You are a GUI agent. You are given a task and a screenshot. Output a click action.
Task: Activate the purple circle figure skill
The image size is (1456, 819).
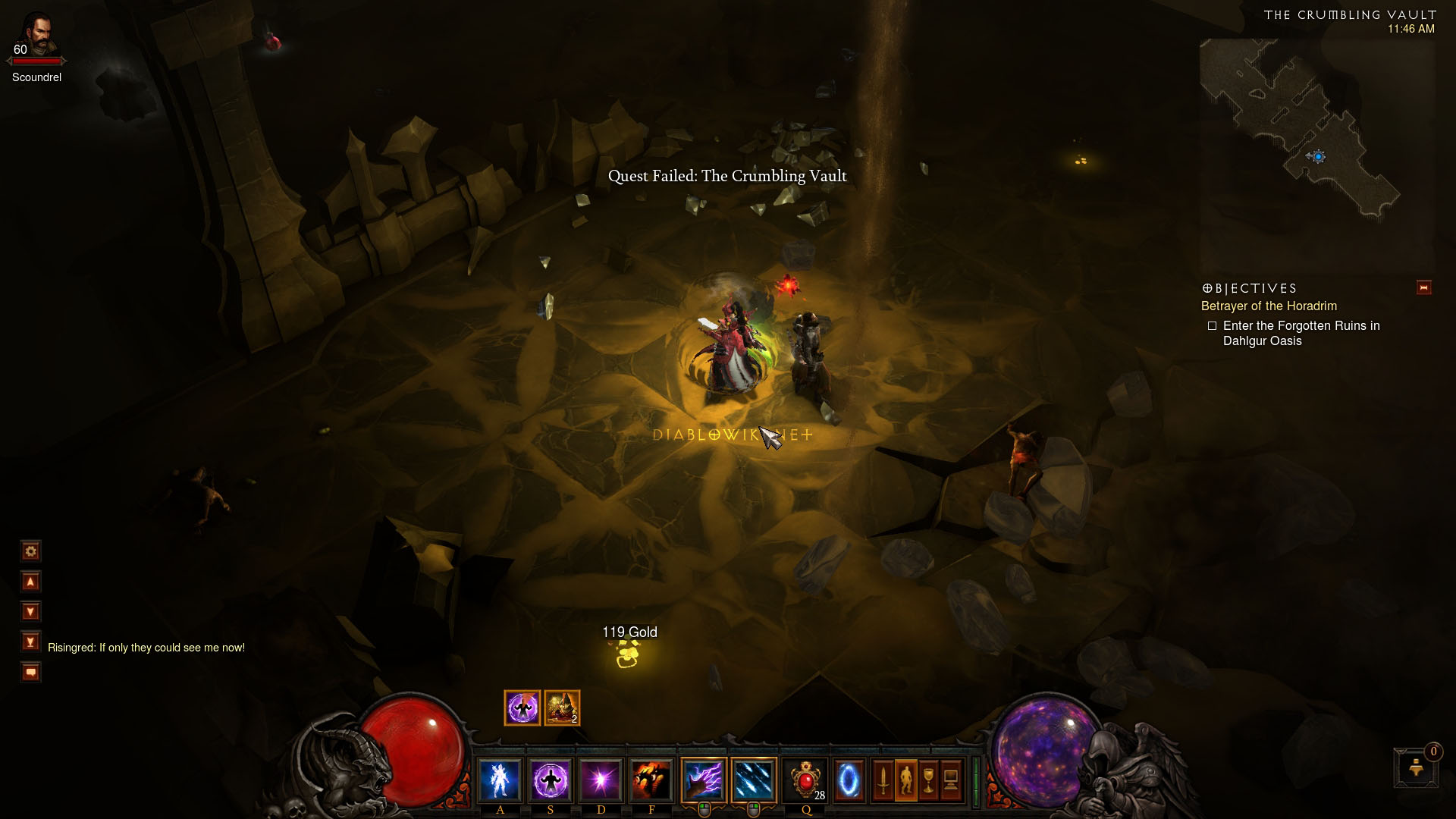coord(551,780)
